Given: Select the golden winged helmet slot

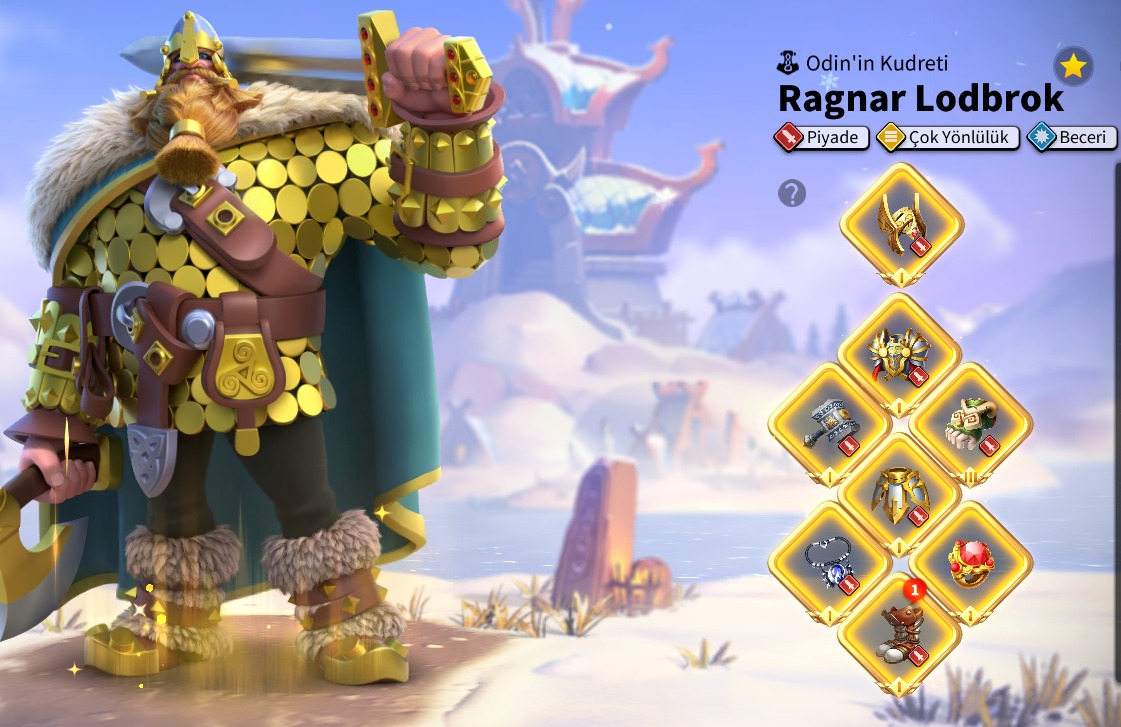Looking at the screenshot, I should tap(901, 224).
